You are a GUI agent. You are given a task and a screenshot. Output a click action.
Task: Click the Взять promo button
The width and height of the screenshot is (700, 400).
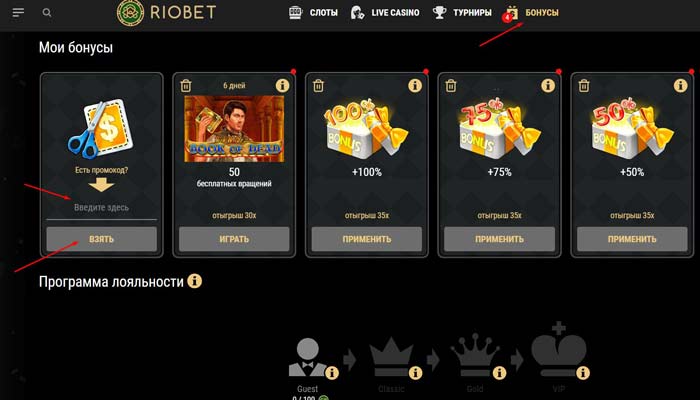(101, 239)
